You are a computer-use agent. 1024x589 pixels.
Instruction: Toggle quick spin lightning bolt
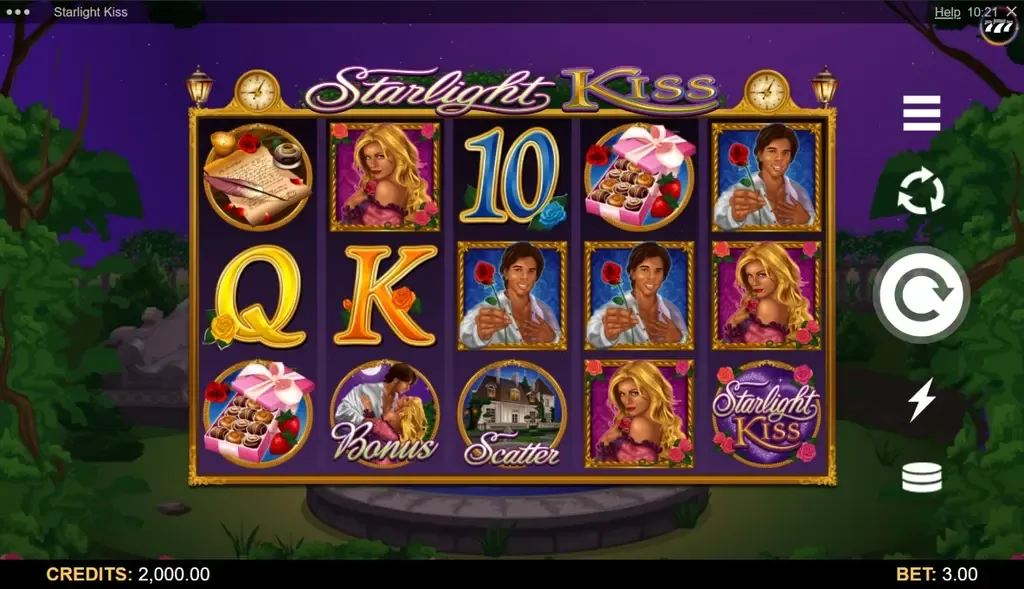pos(921,400)
